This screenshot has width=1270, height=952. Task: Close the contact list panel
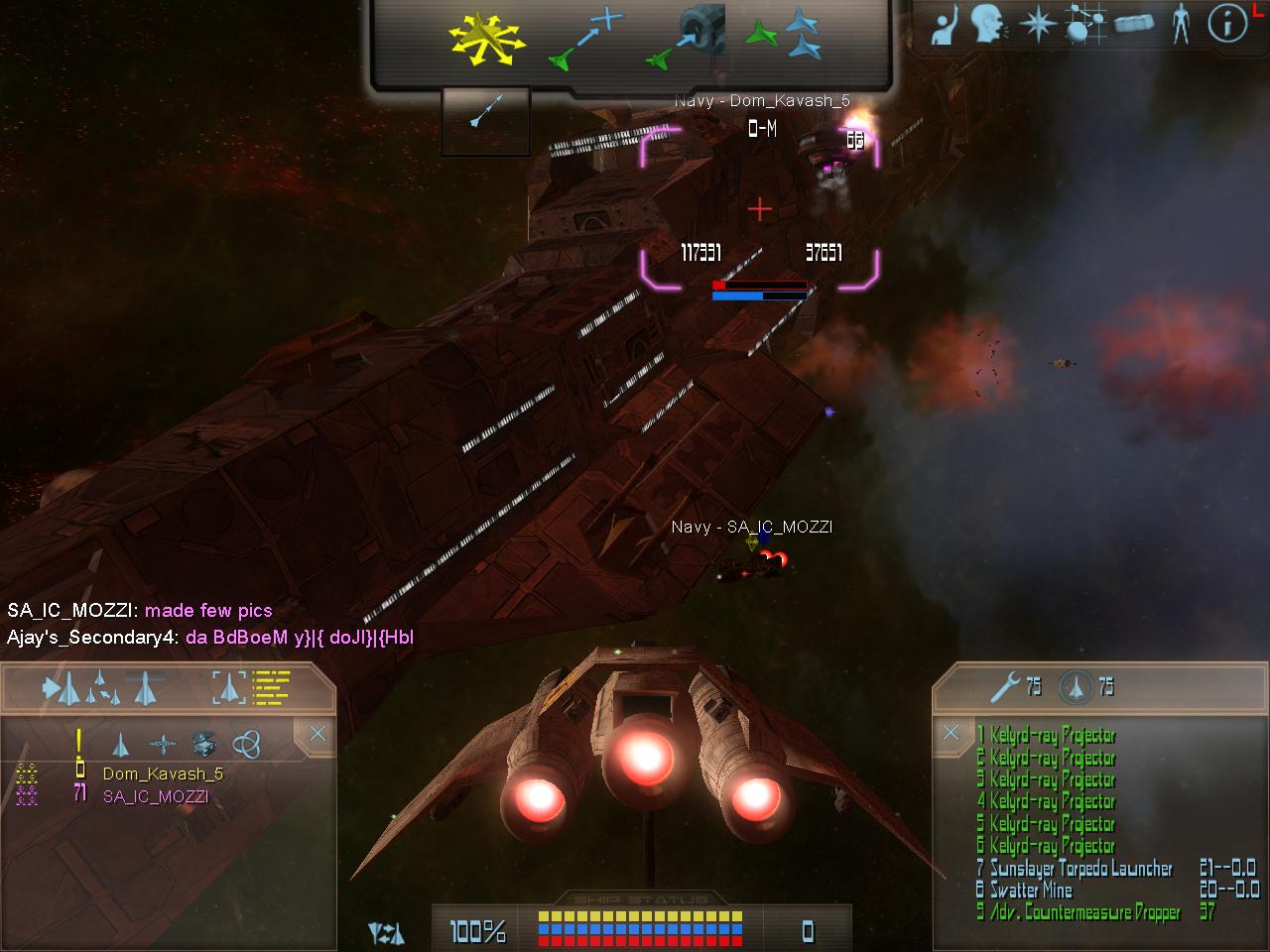click(317, 734)
